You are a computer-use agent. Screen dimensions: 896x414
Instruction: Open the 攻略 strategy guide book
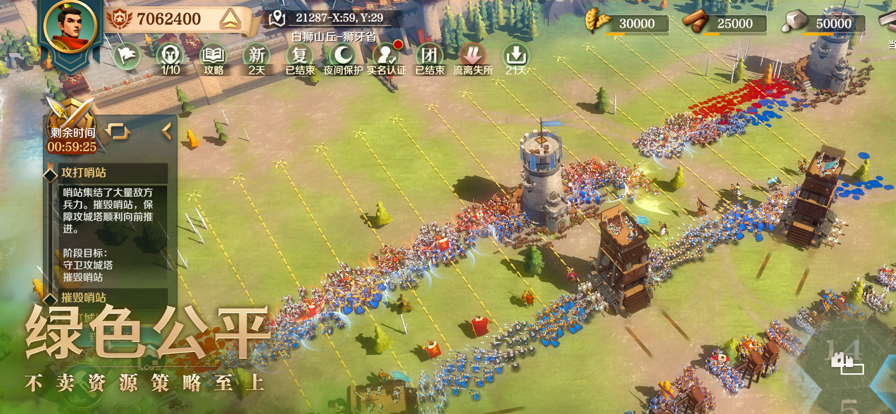[x=213, y=56]
